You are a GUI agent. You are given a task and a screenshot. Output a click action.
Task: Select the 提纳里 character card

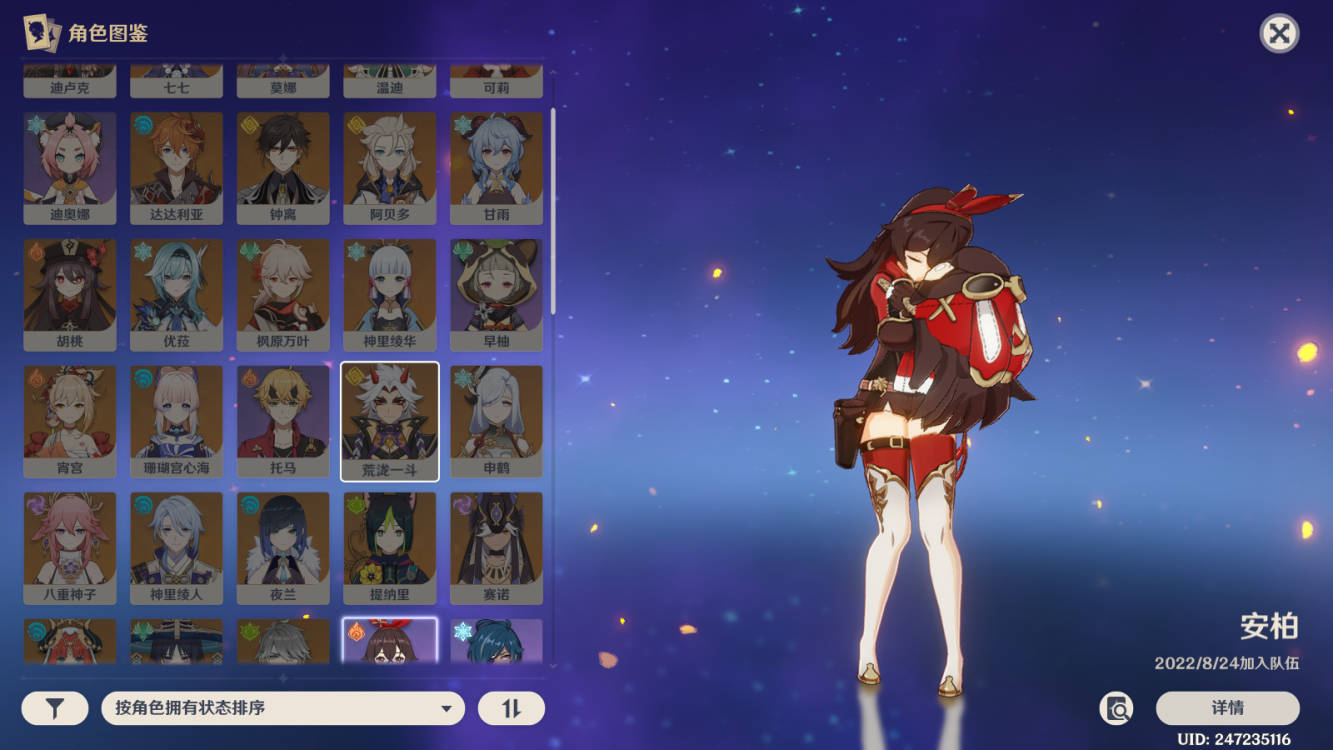[390, 548]
